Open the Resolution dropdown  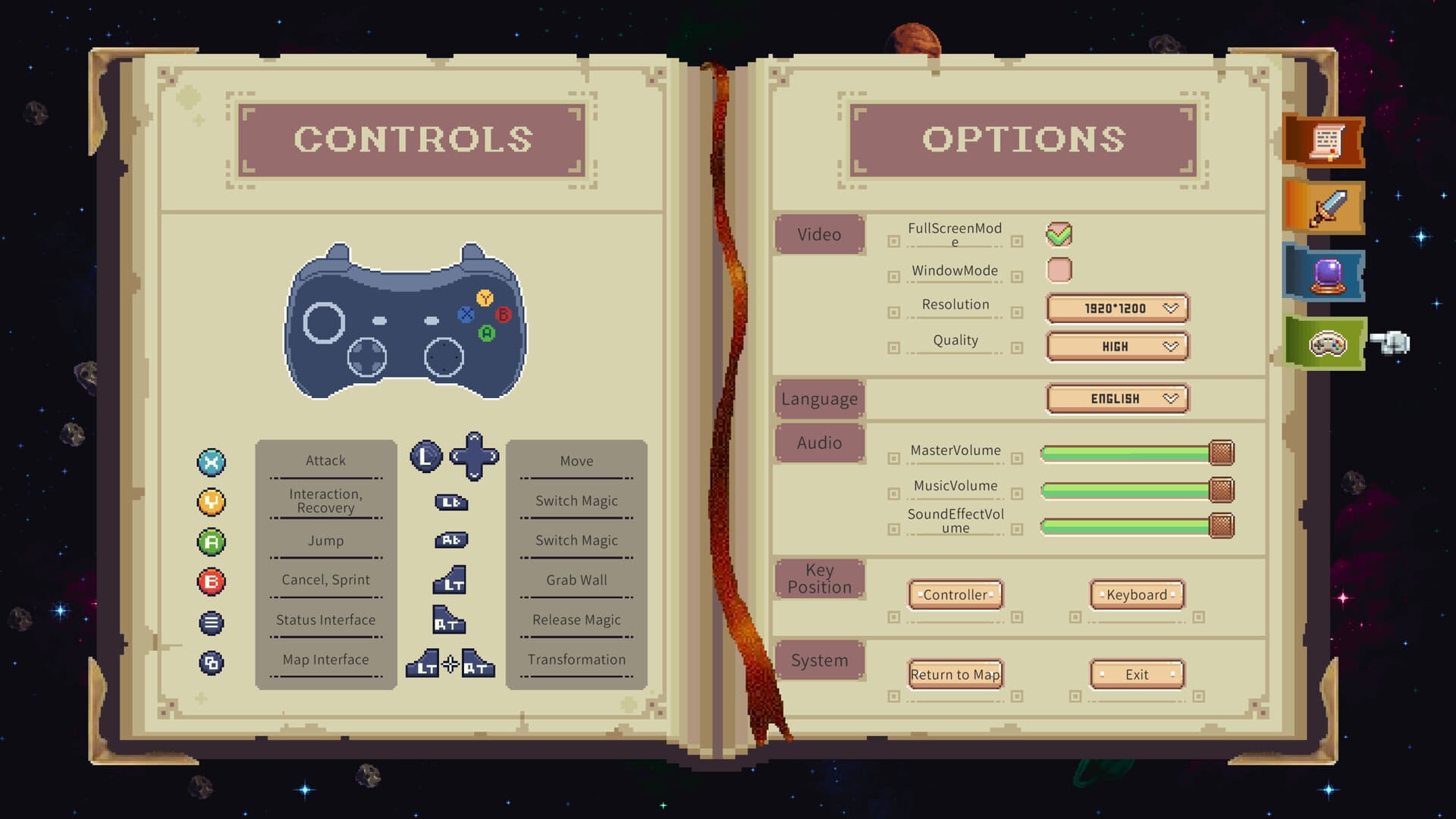(x=1116, y=309)
